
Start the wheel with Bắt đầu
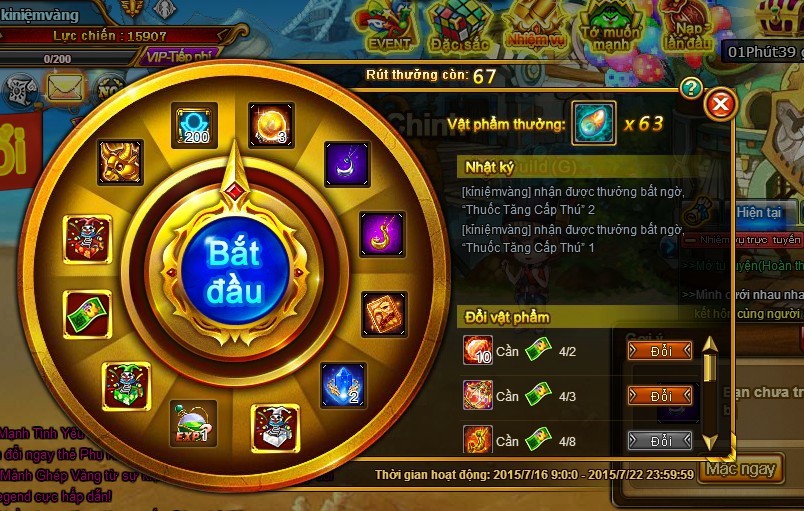click(235, 270)
